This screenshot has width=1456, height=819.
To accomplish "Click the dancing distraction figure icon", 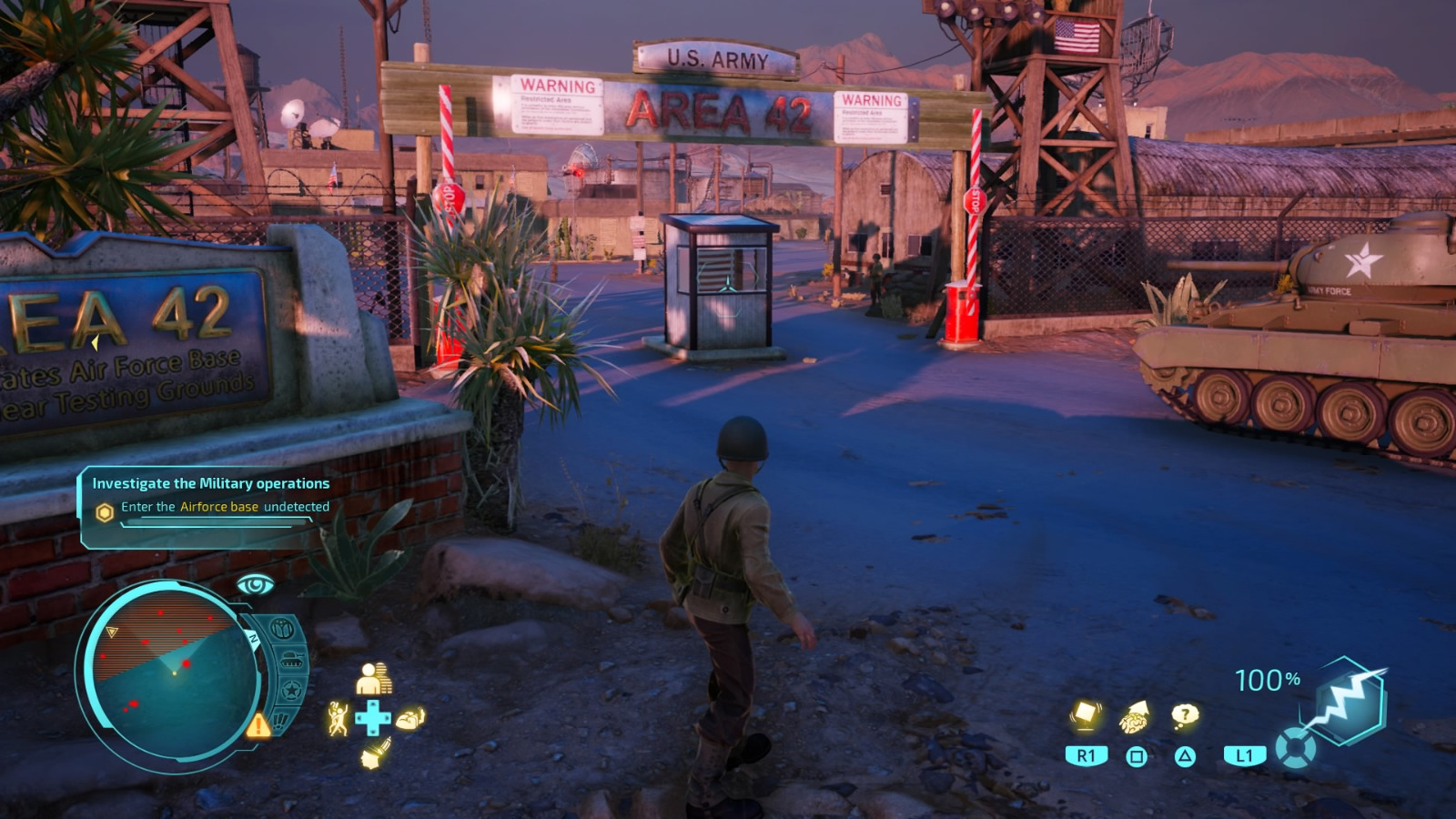I will pyautogui.click(x=338, y=717).
